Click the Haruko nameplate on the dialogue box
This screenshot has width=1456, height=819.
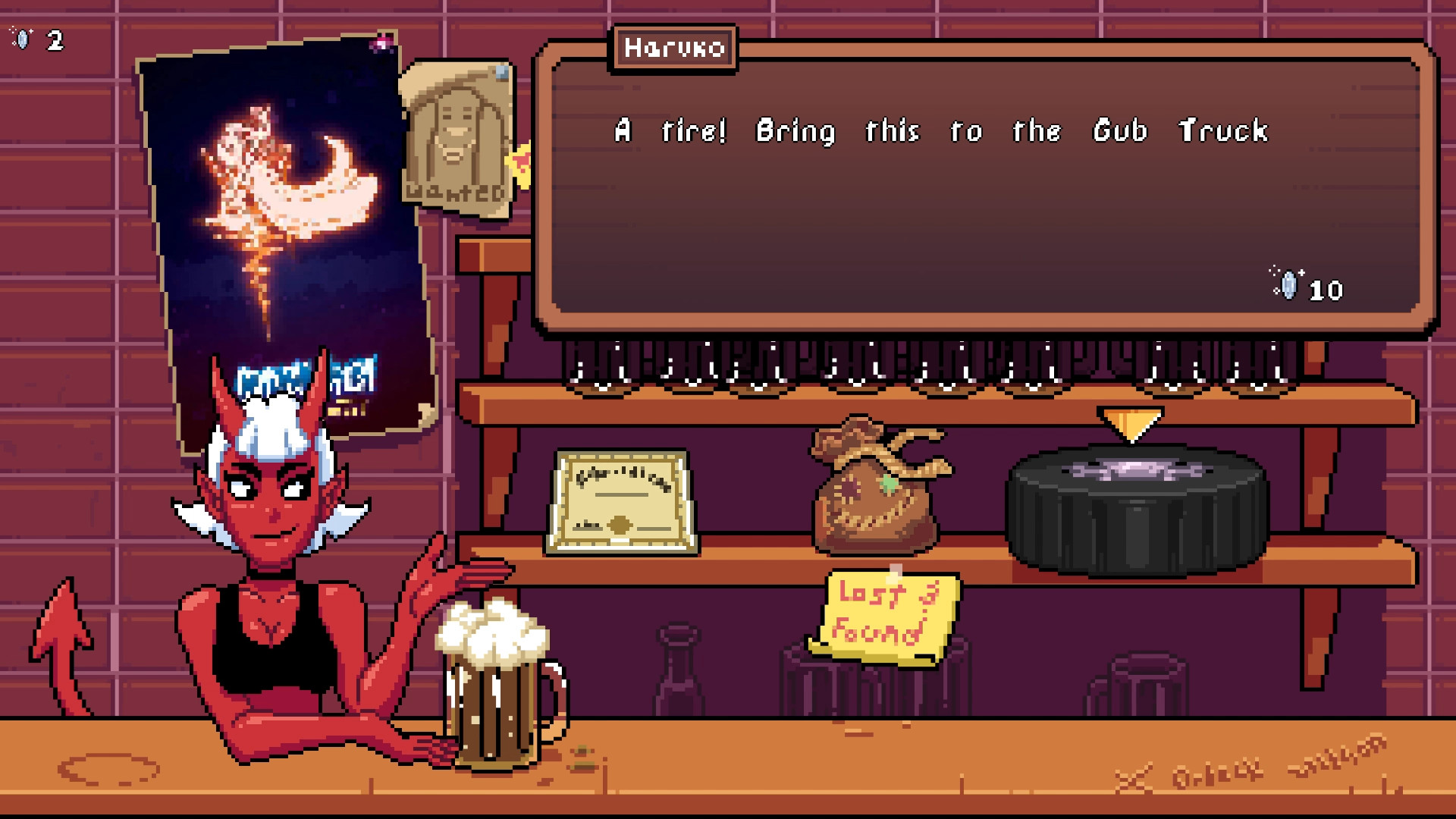point(673,48)
